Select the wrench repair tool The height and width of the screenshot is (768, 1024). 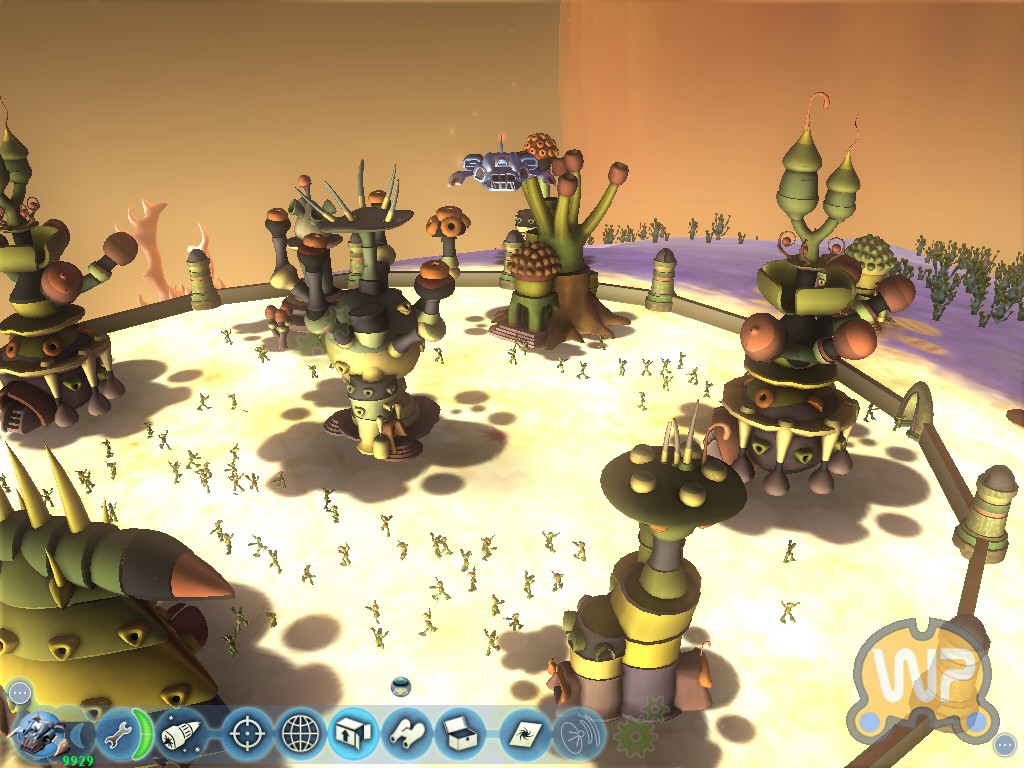coord(119,735)
